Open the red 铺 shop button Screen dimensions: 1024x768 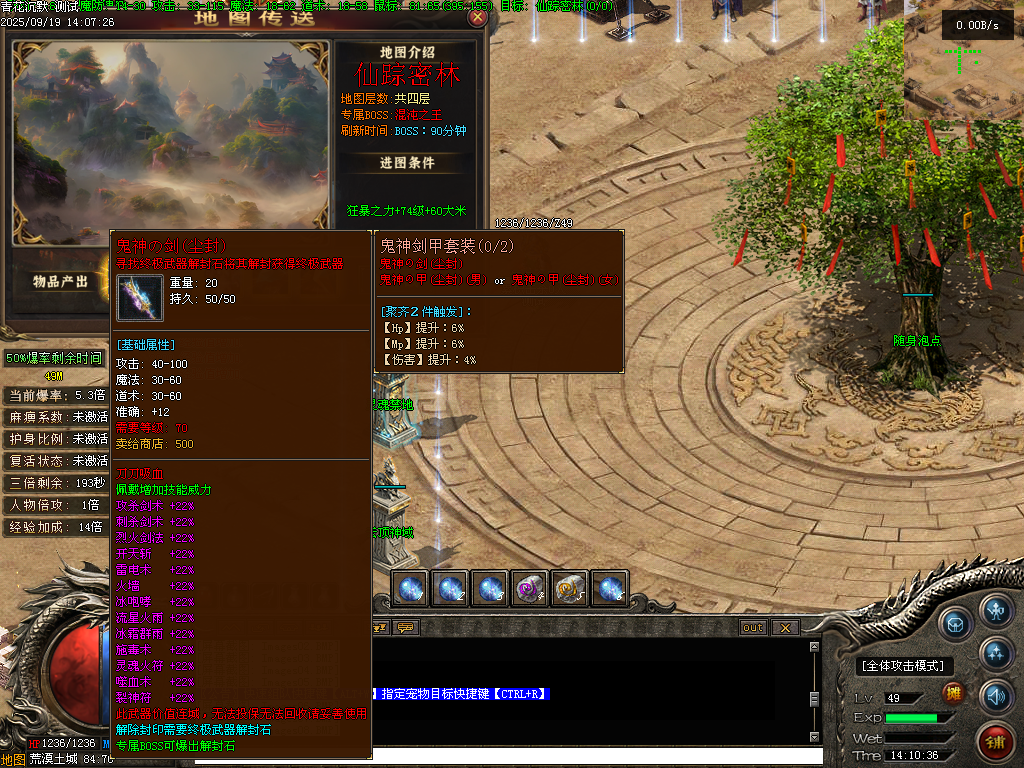996,741
